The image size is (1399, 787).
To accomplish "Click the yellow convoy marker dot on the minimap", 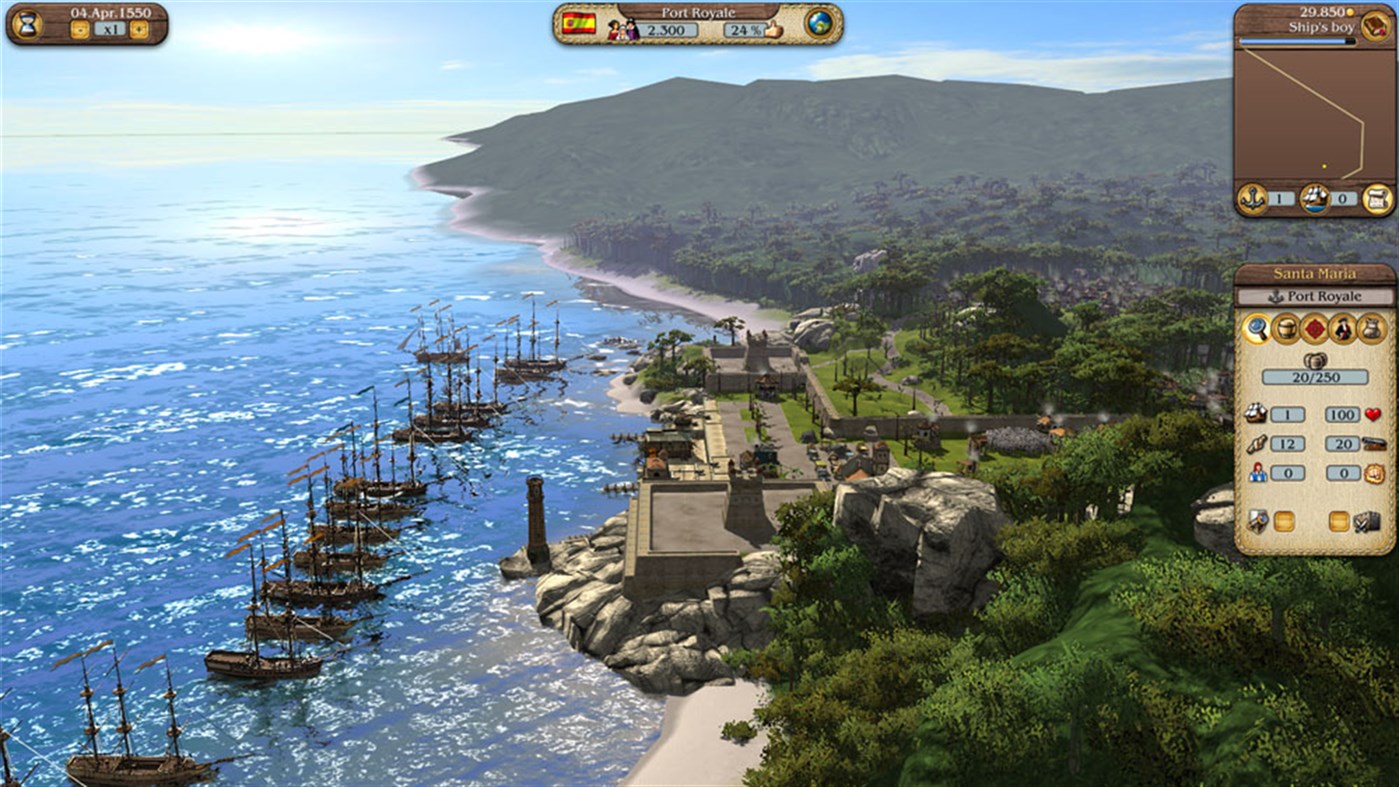I will point(1324,166).
